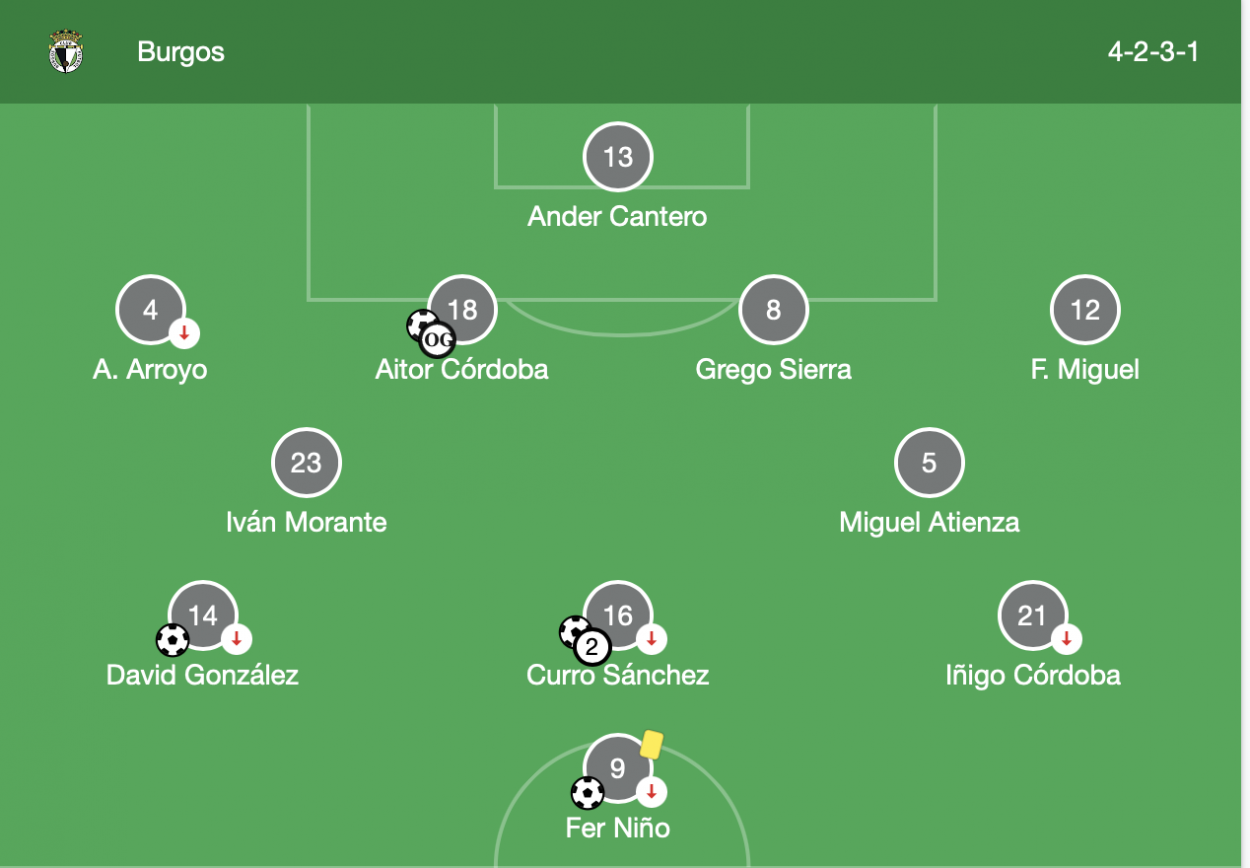Click the Burgos club crest
The image size is (1250, 868).
coord(66,52)
